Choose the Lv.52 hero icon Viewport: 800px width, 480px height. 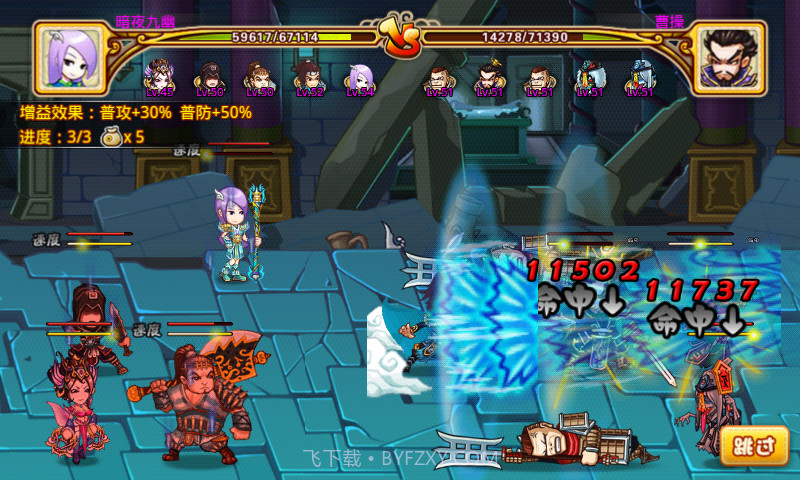[309, 78]
